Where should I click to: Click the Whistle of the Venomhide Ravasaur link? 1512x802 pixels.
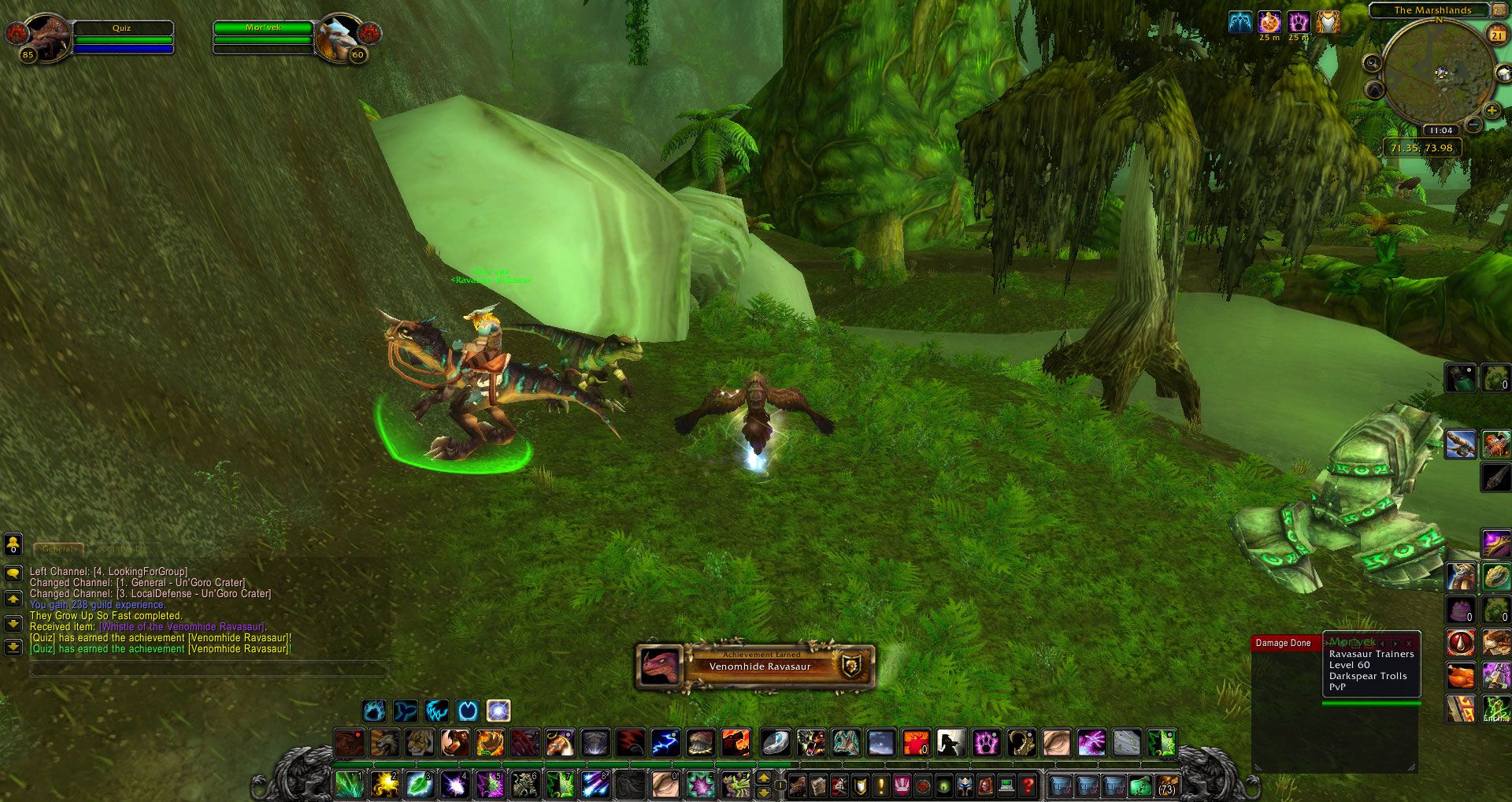pos(181,627)
